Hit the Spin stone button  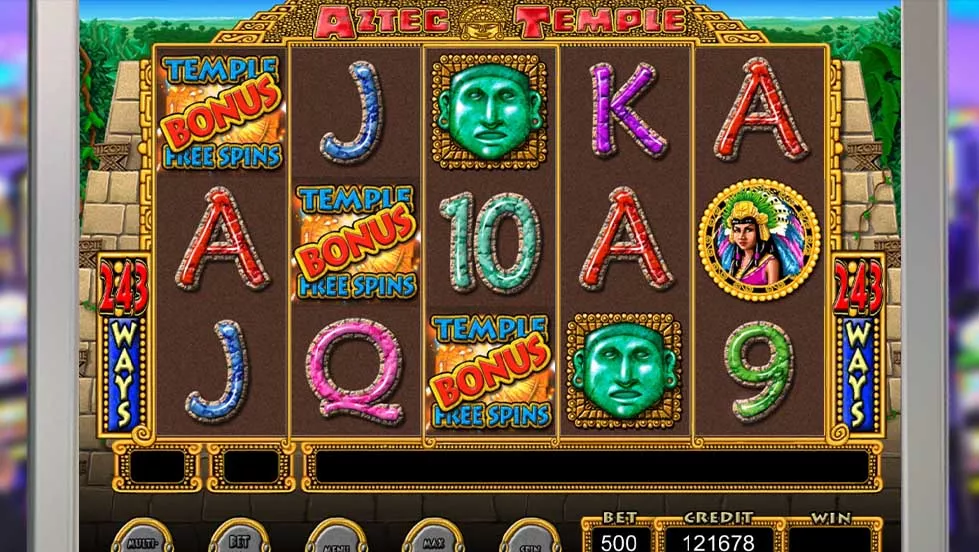click(x=529, y=540)
